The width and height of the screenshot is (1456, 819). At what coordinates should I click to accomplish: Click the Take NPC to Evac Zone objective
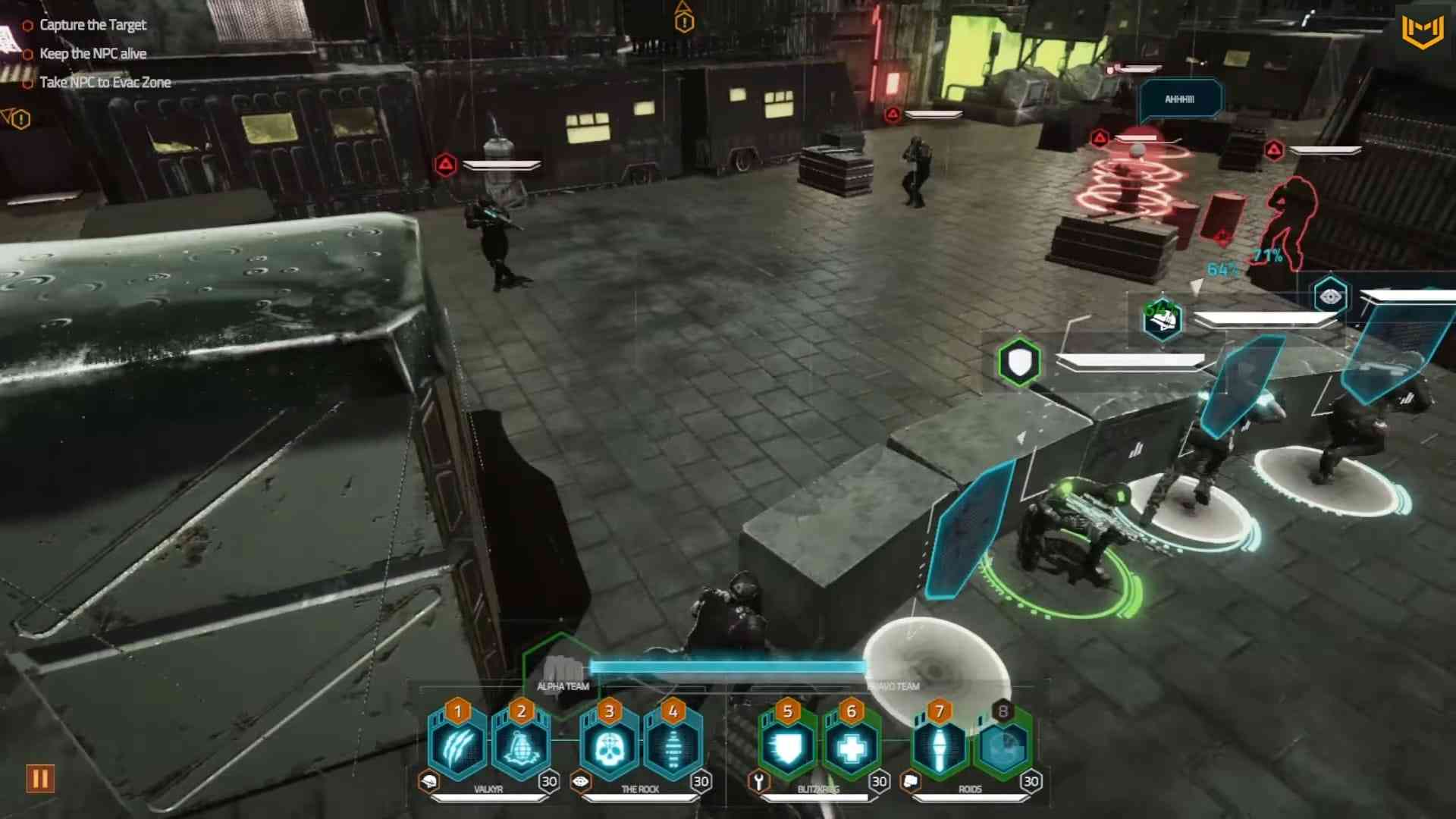105,83
